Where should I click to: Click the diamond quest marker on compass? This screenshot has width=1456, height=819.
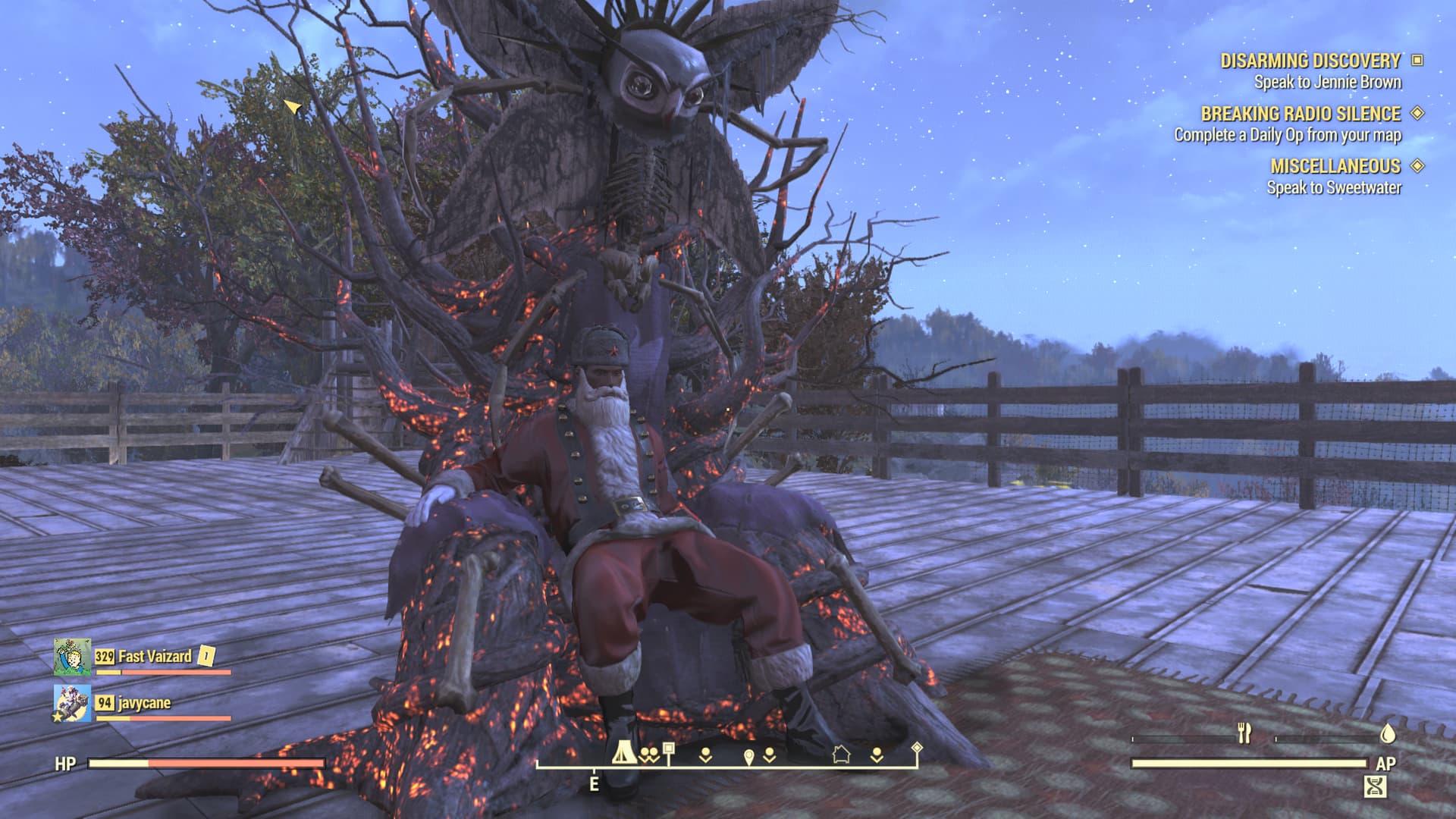pos(917,748)
